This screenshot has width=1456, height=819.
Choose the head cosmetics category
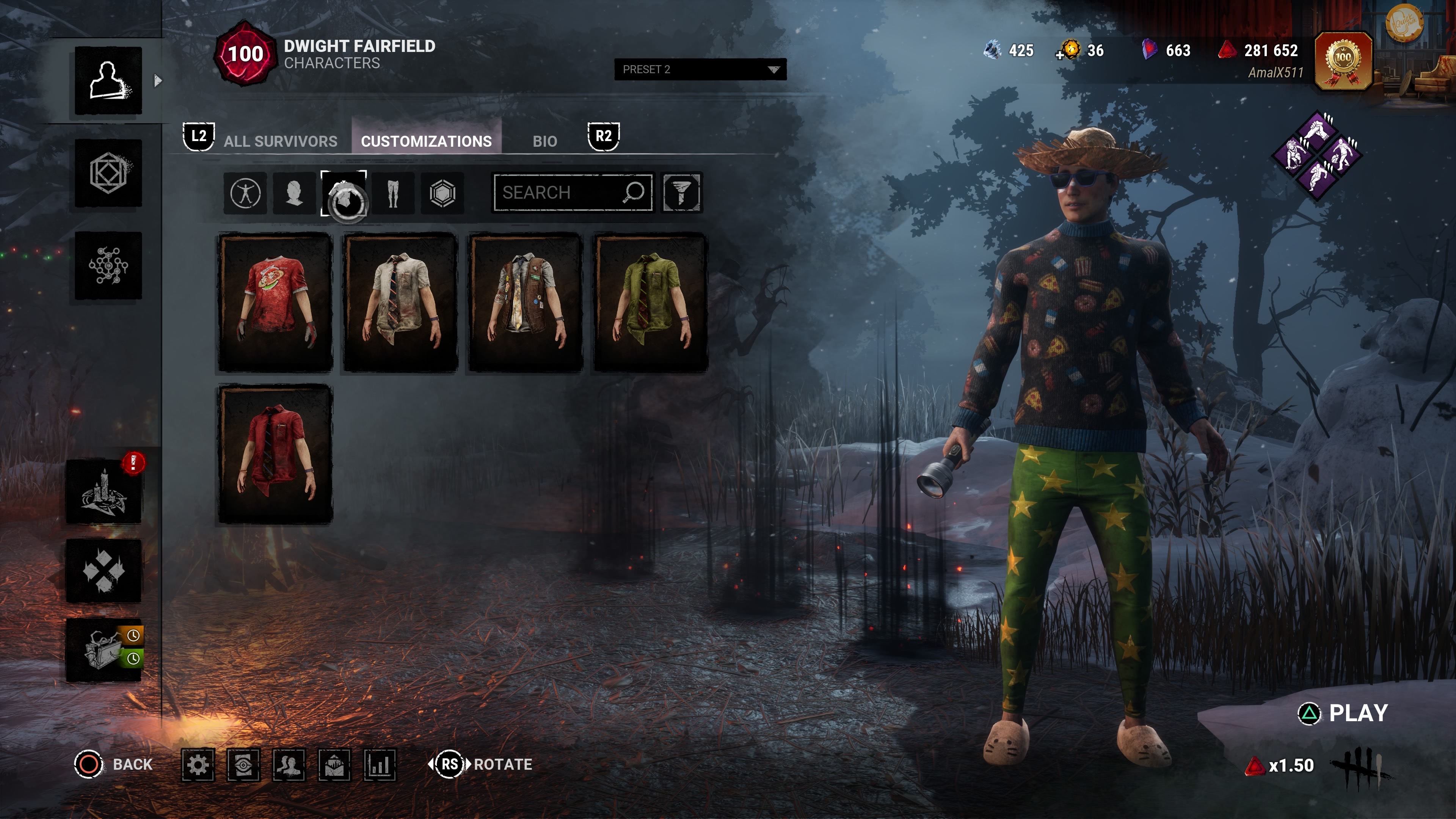(x=295, y=193)
